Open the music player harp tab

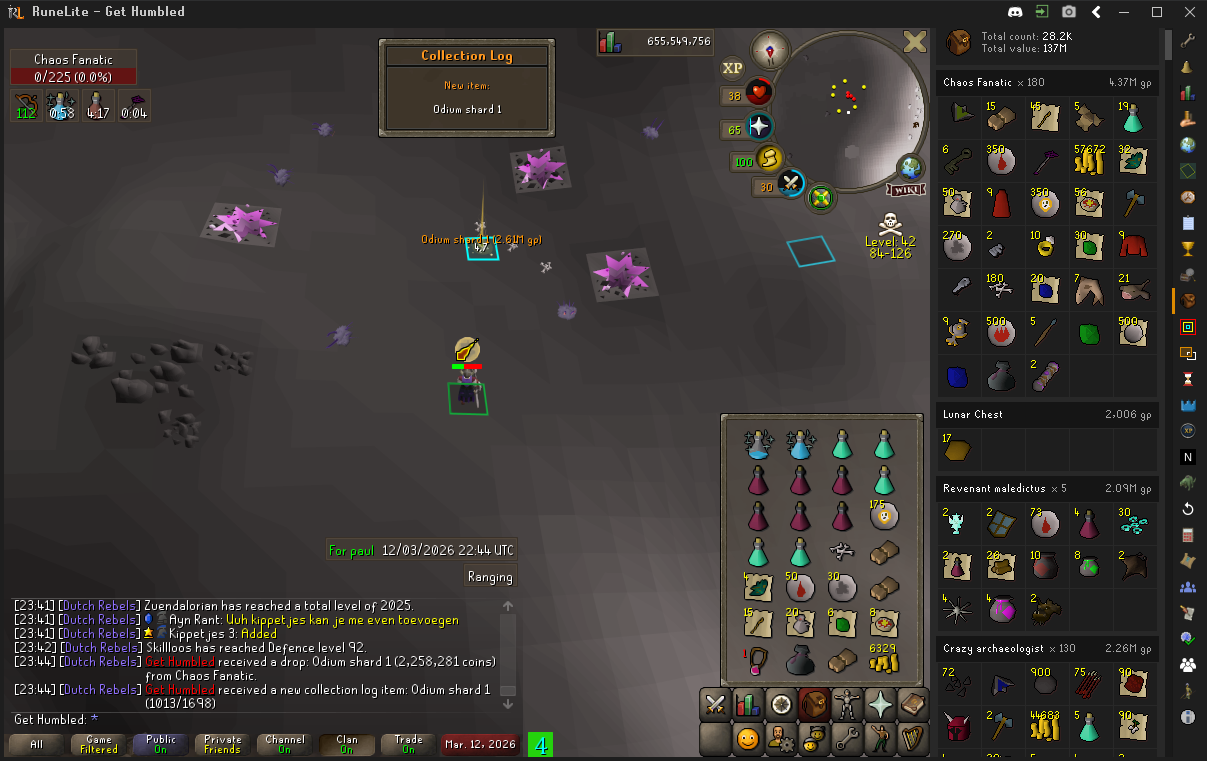point(914,739)
